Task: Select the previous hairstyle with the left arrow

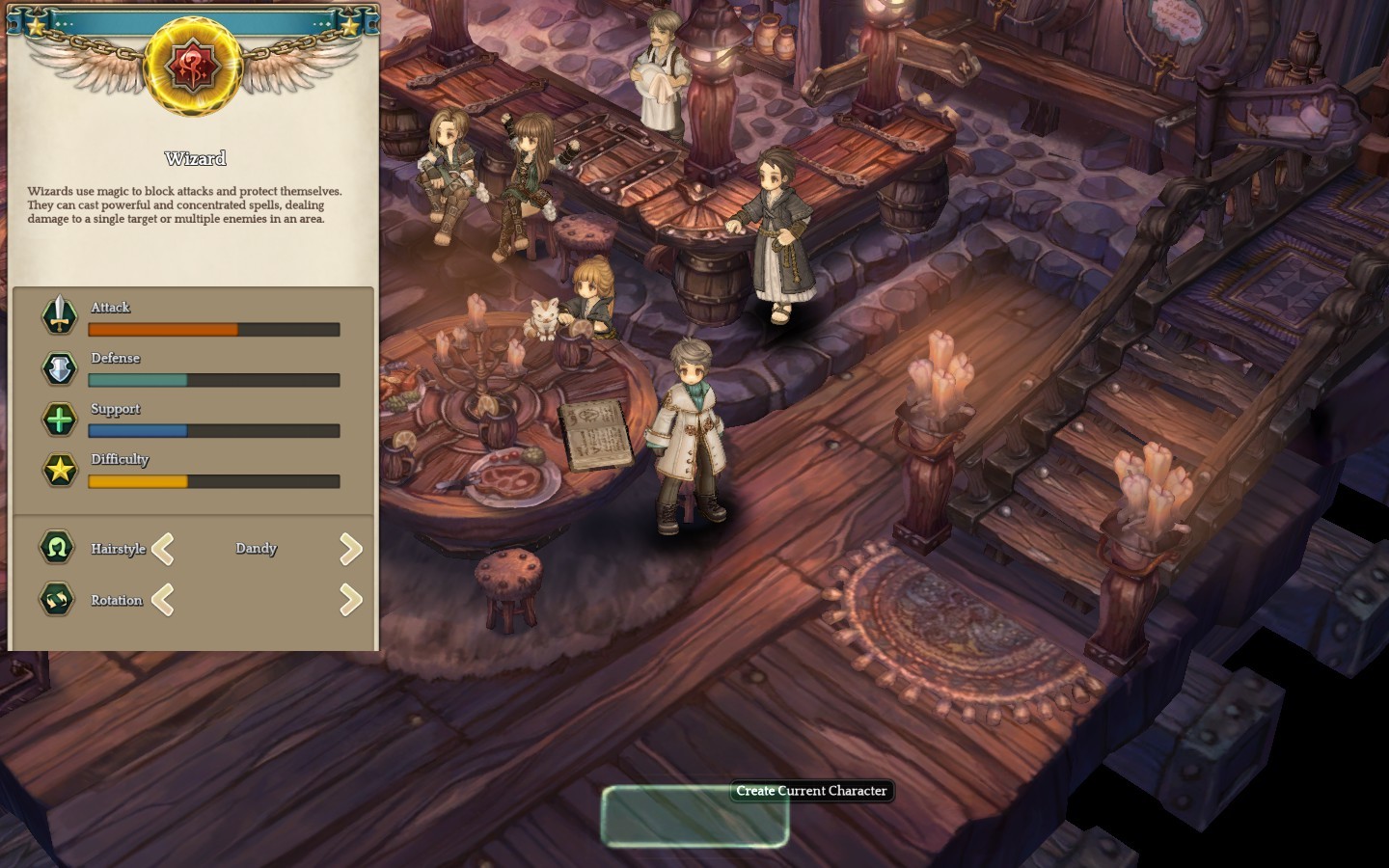Action: pyautogui.click(x=163, y=549)
